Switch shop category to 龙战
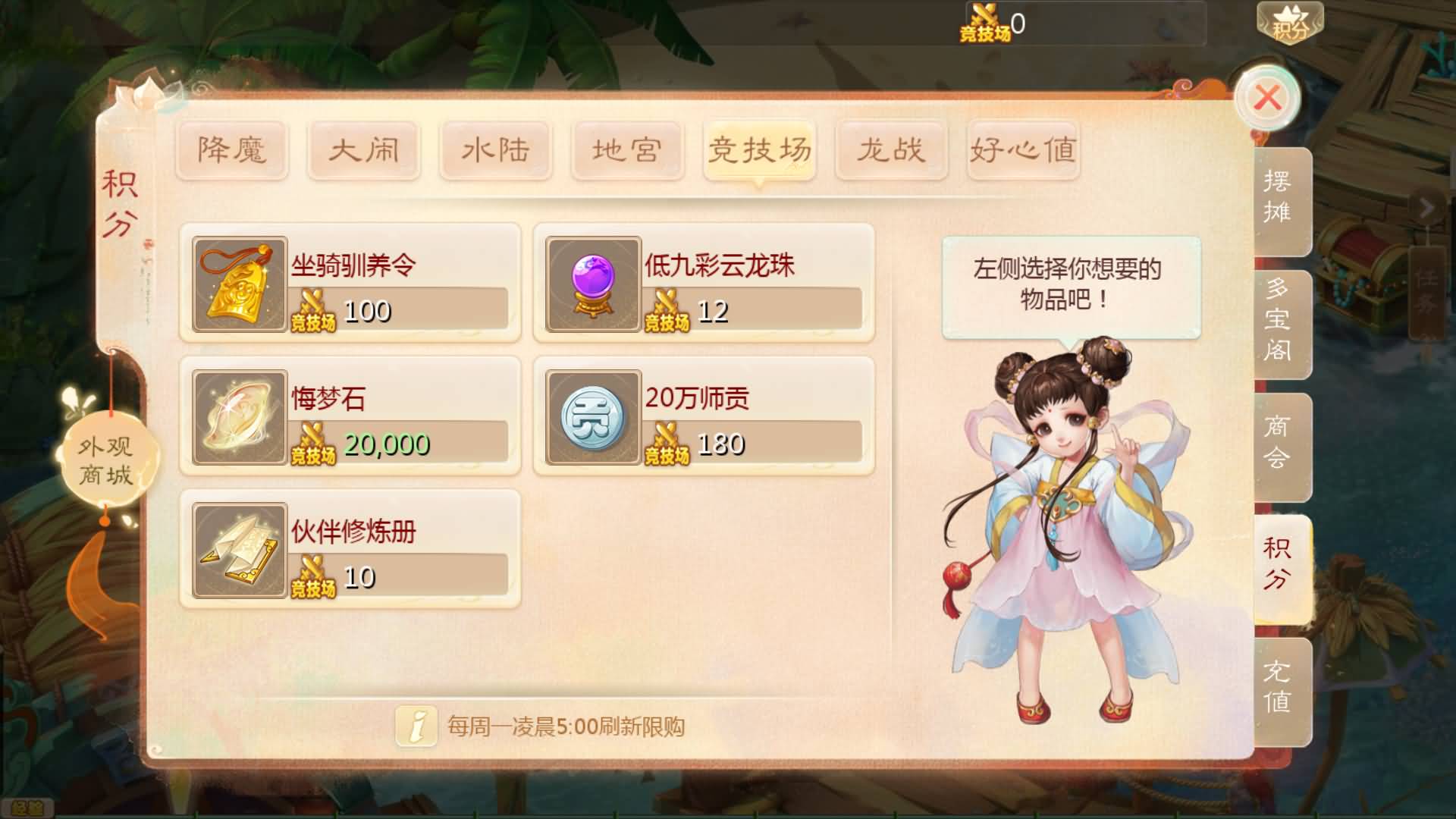The image size is (1456, 819). (x=892, y=150)
